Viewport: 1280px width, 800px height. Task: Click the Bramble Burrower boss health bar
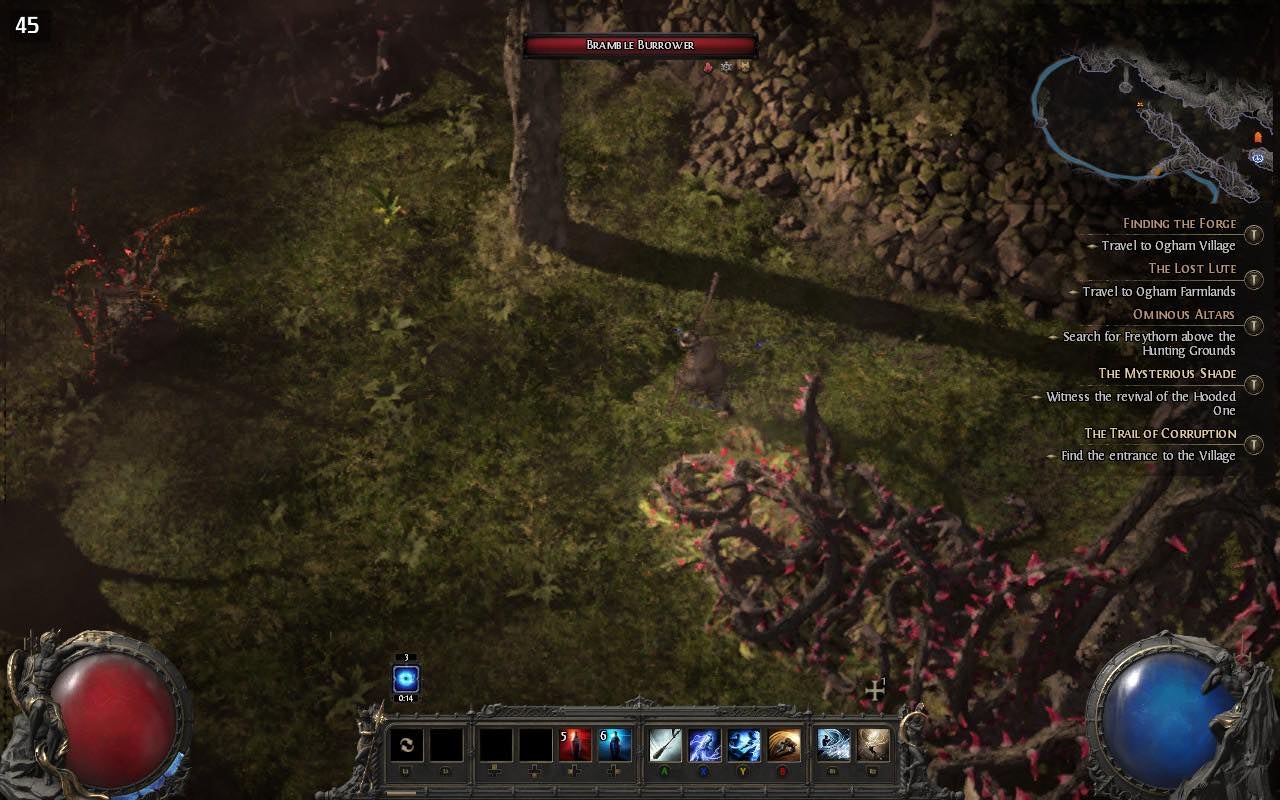click(x=640, y=44)
